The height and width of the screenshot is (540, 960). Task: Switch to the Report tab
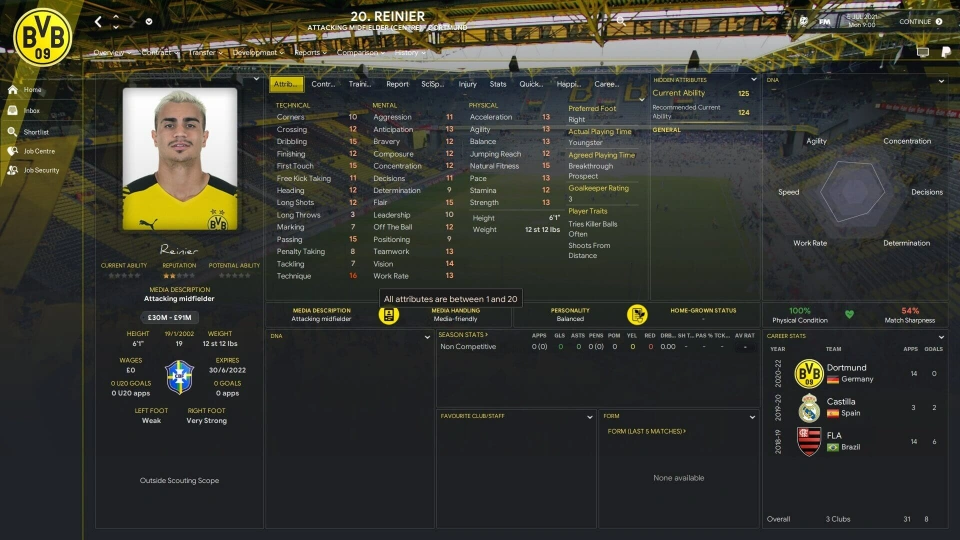pyautogui.click(x=397, y=84)
